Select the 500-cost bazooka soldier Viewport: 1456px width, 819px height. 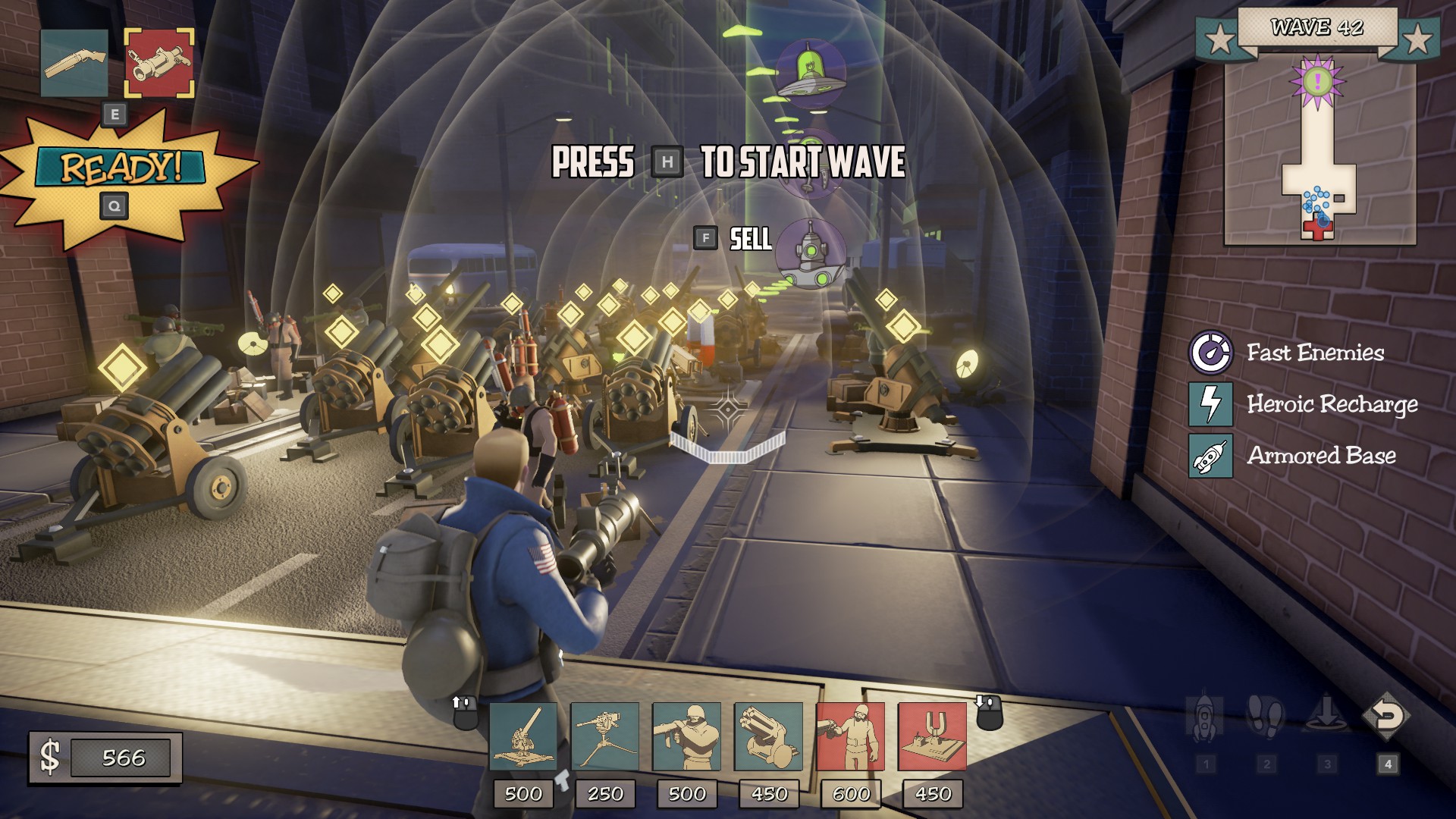686,736
